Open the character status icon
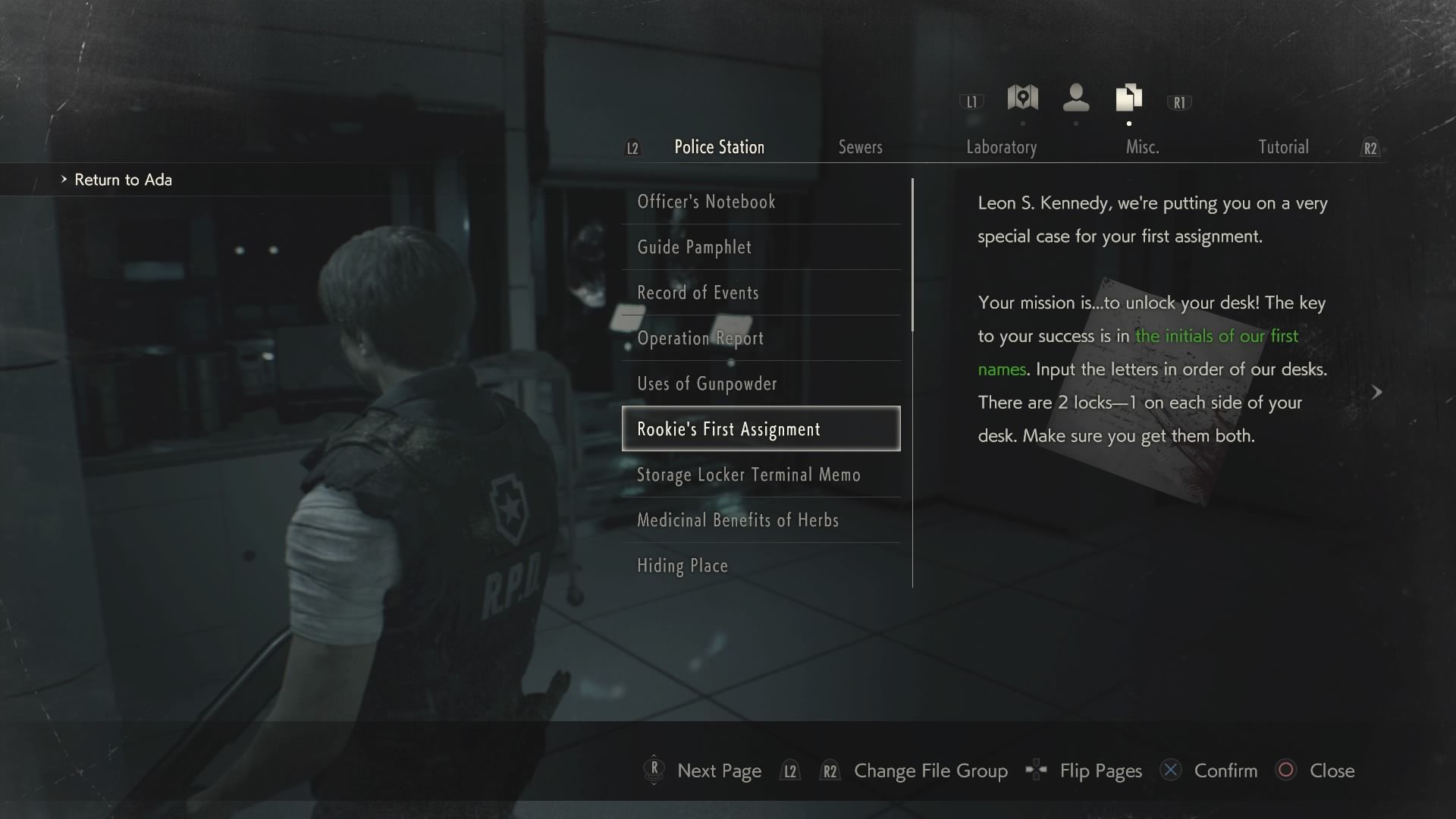 [1075, 99]
